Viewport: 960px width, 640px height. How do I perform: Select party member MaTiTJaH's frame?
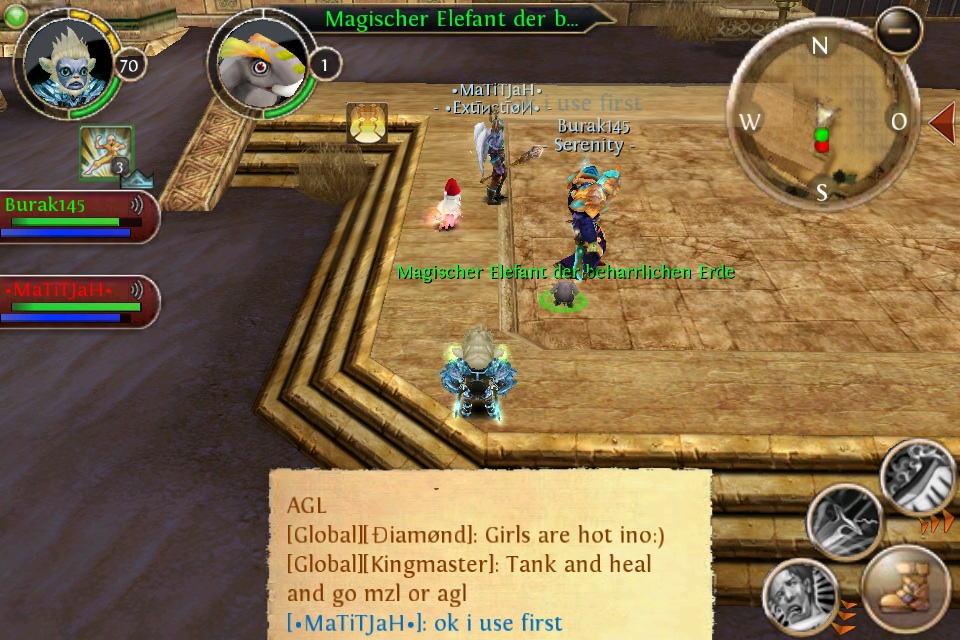(x=78, y=301)
